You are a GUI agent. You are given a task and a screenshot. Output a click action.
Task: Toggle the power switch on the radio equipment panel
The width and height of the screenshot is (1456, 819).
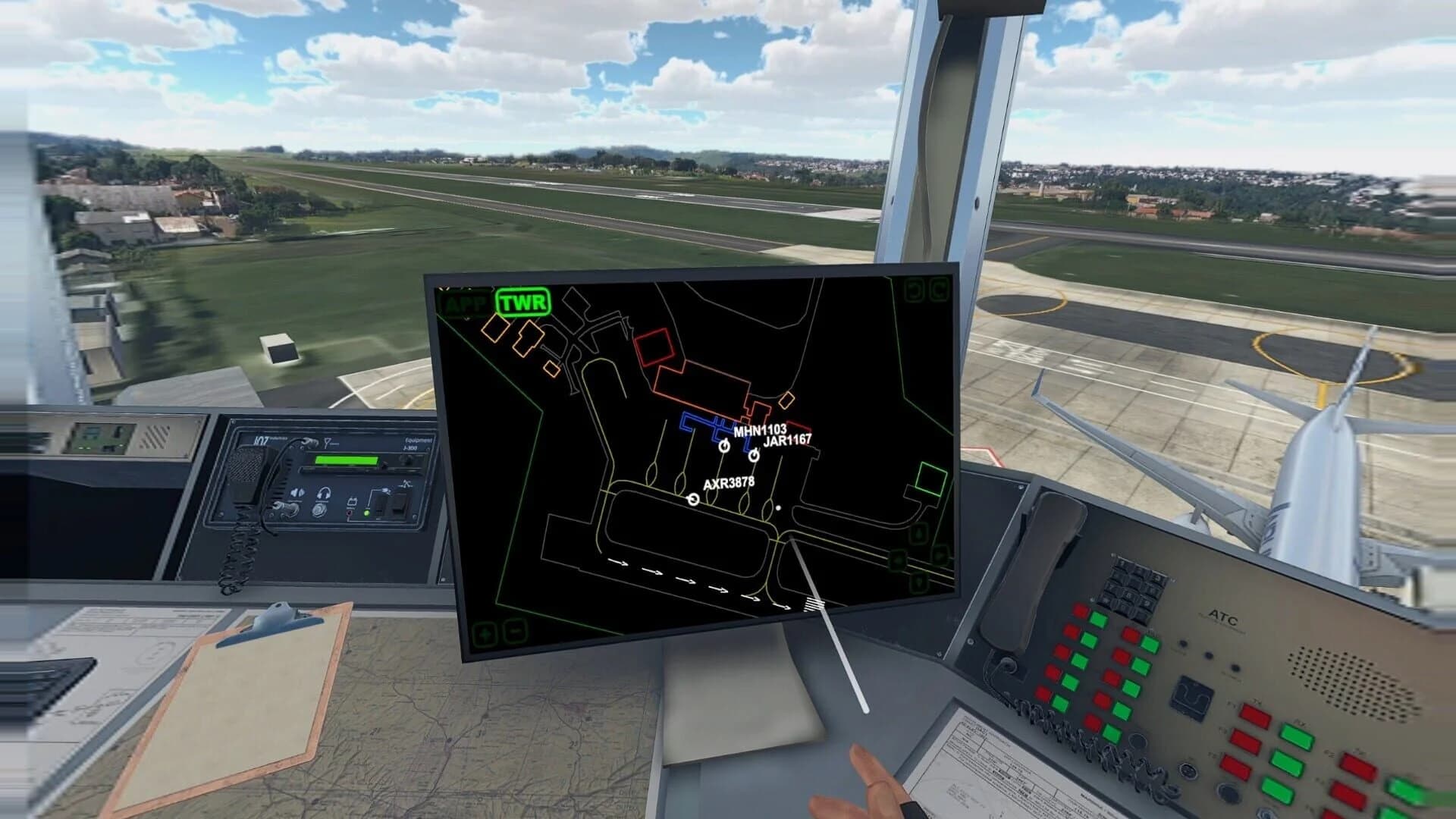click(379, 510)
